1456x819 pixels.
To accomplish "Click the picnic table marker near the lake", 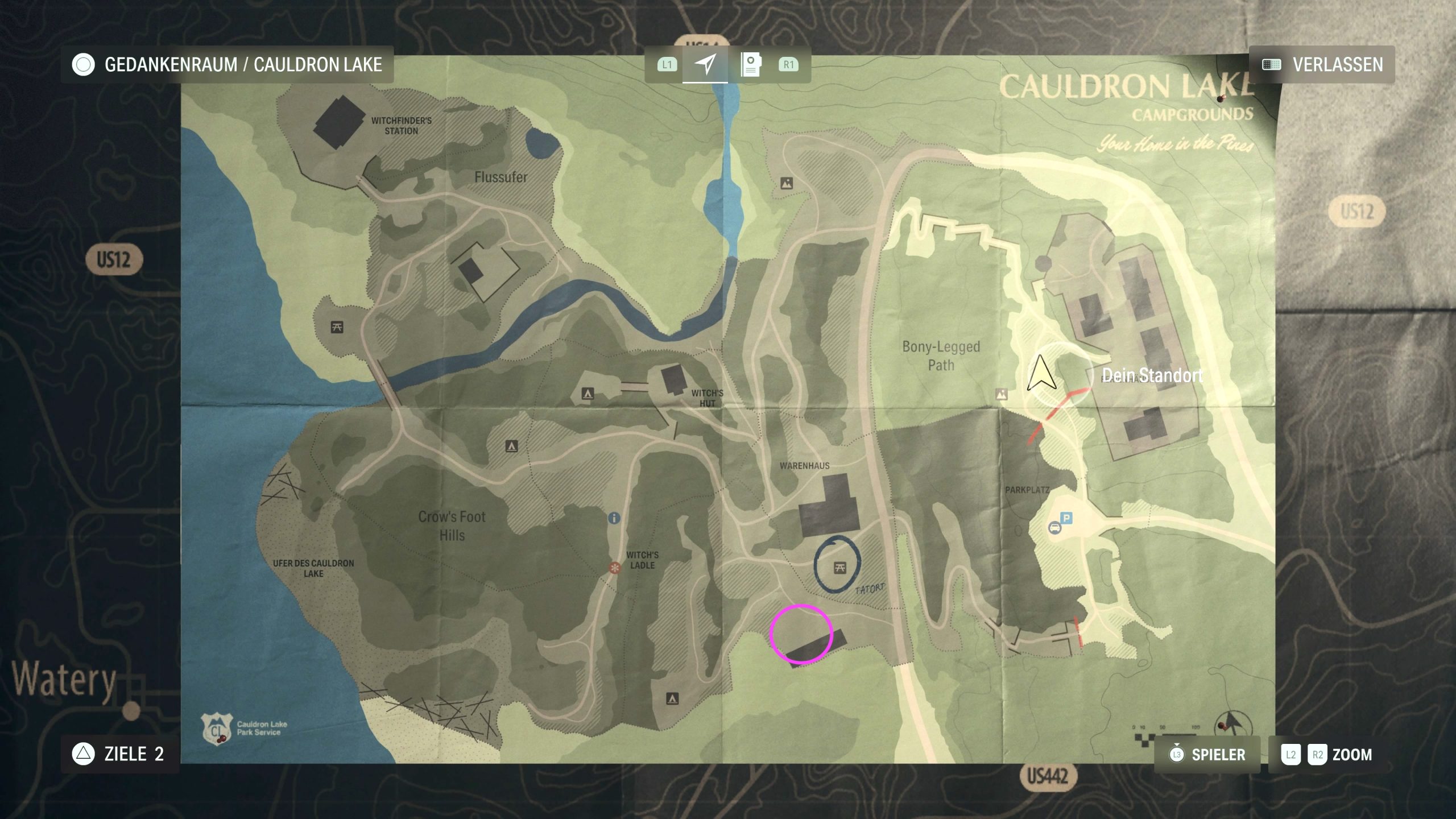I will coord(337,327).
